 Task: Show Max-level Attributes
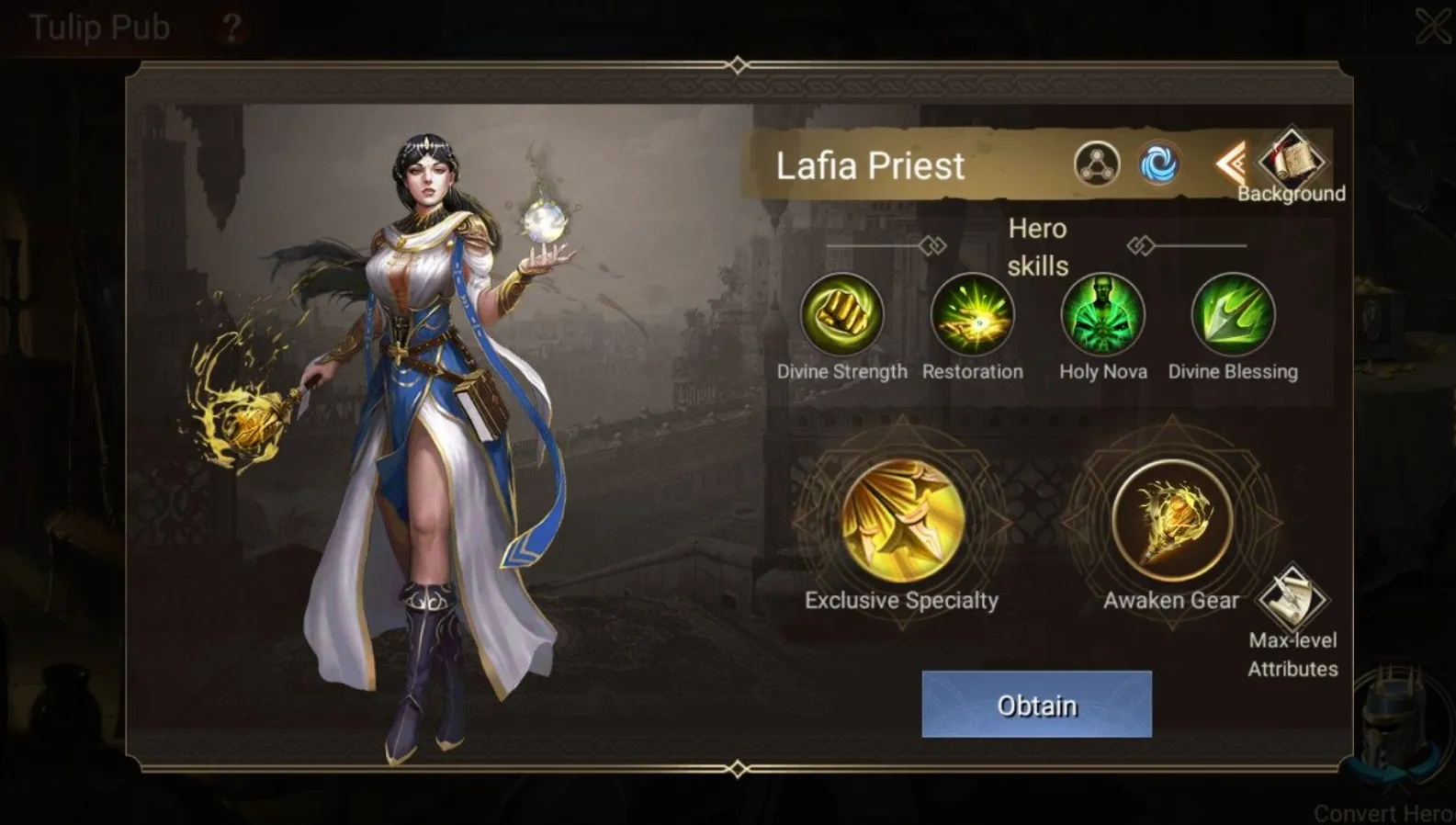(1292, 599)
